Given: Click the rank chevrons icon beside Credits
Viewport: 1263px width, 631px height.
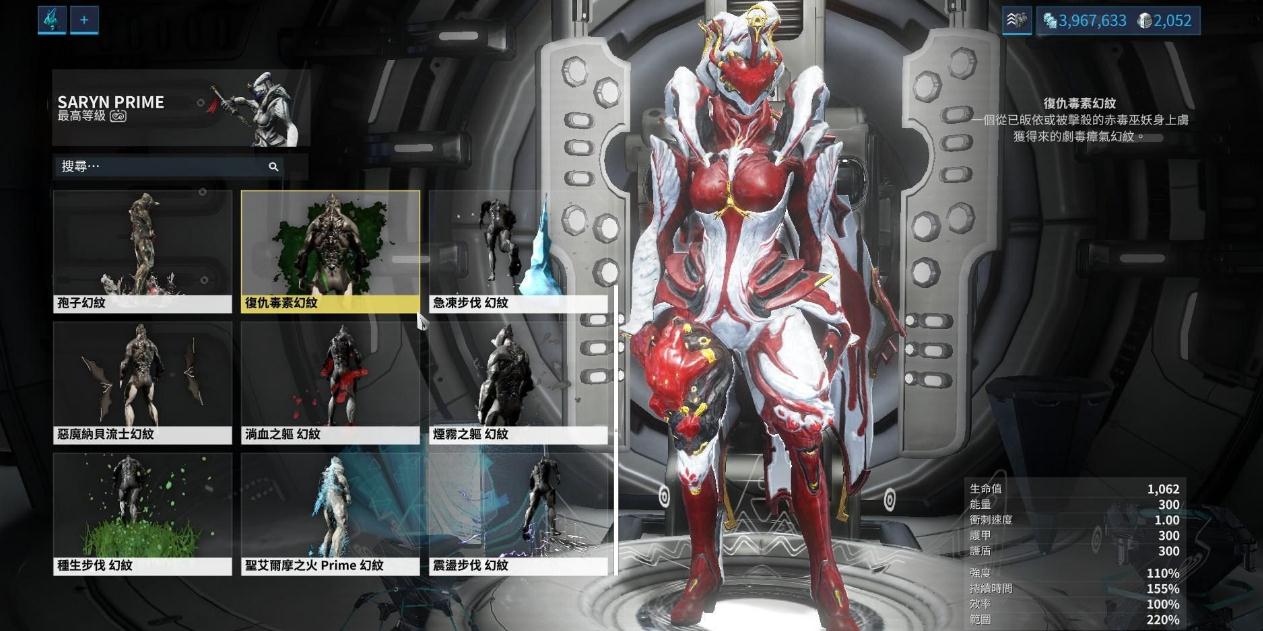Looking at the screenshot, I should (1016, 20).
